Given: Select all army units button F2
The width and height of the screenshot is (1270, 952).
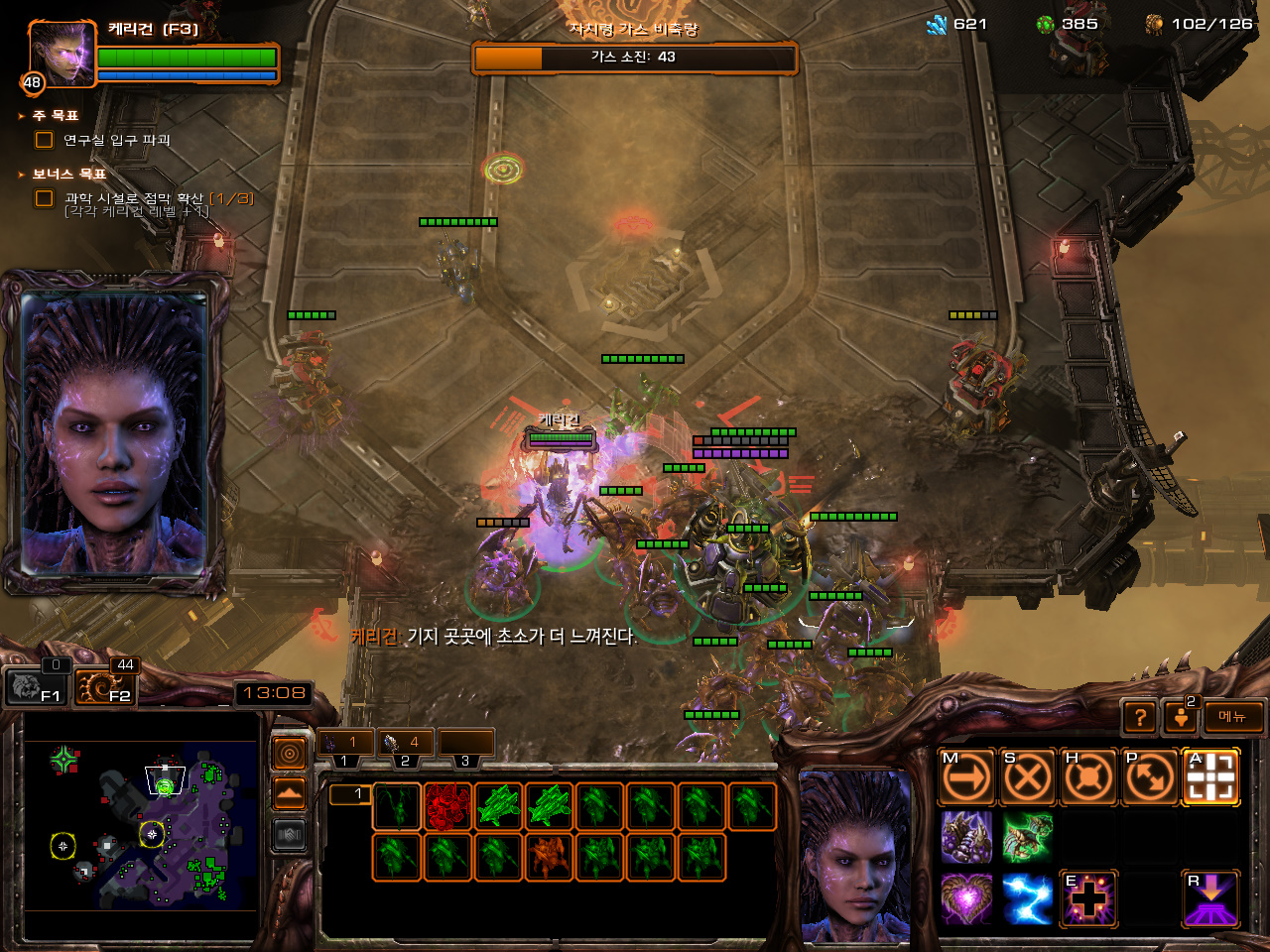Looking at the screenshot, I should (104, 686).
